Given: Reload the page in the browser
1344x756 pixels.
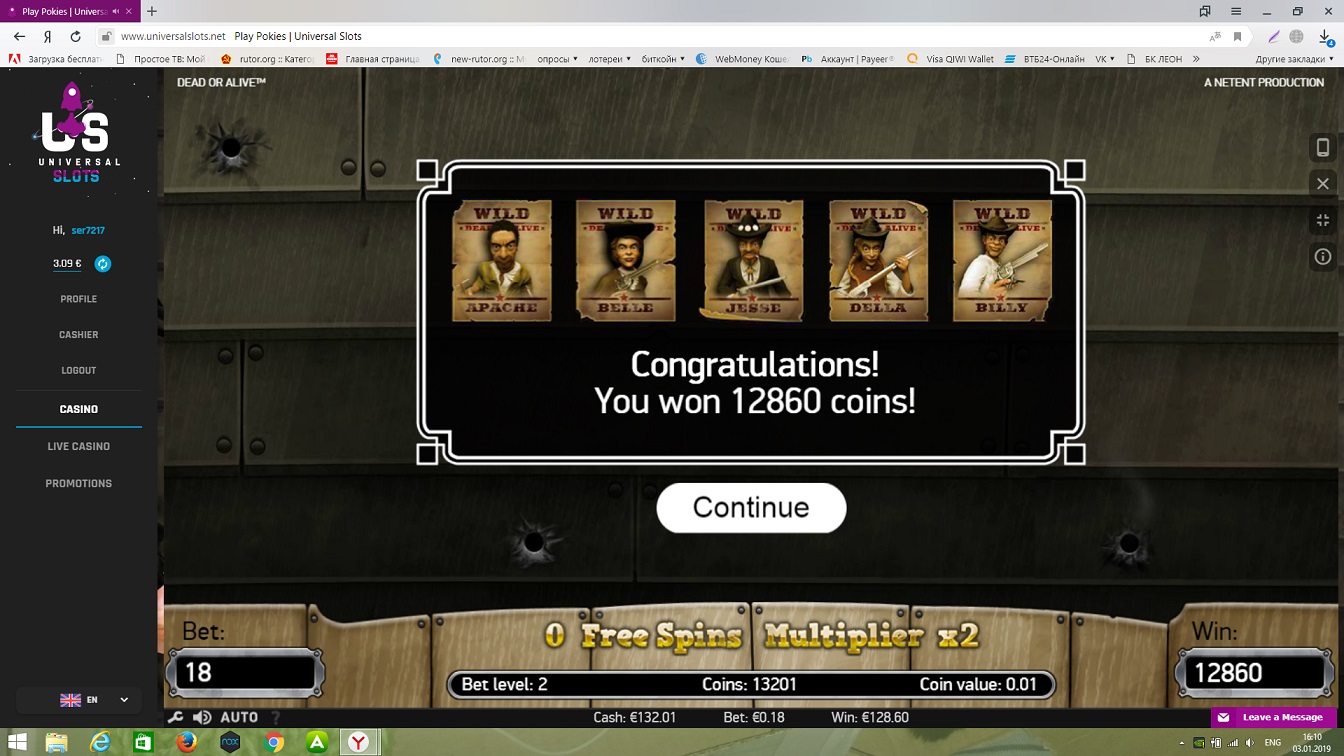Looking at the screenshot, I should pos(75,36).
